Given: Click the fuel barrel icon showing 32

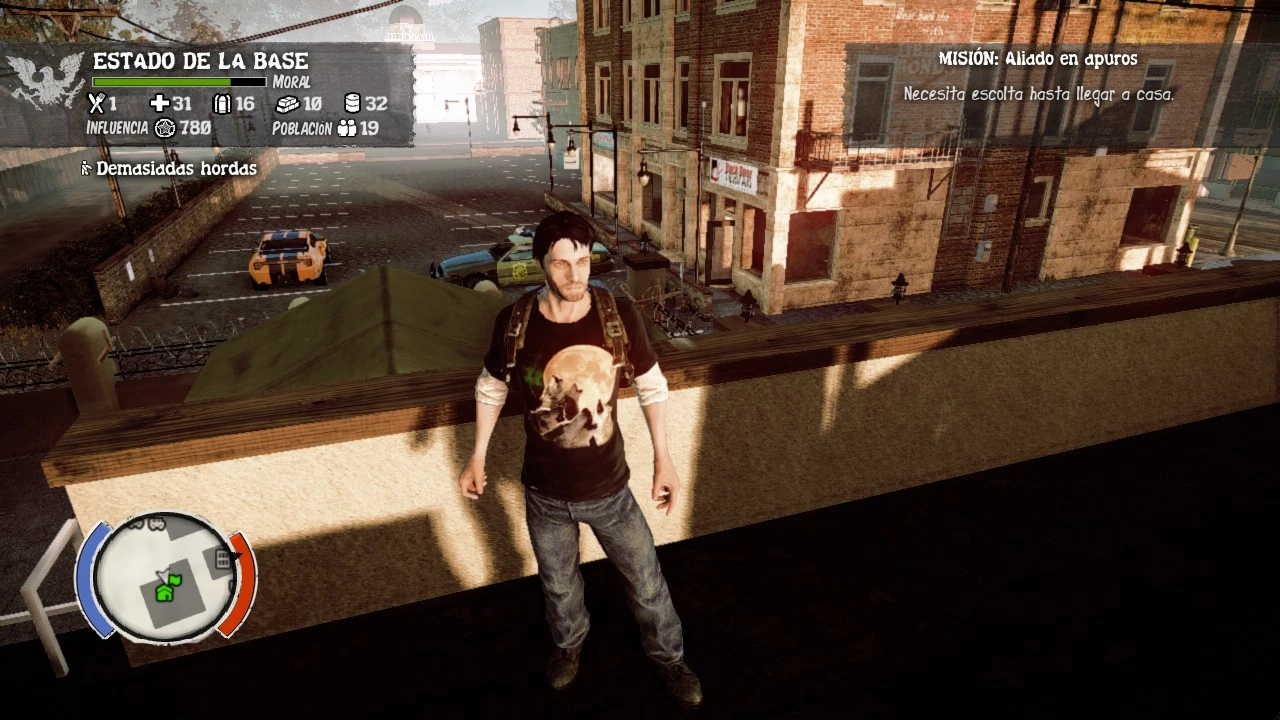Looking at the screenshot, I should click(x=354, y=104).
